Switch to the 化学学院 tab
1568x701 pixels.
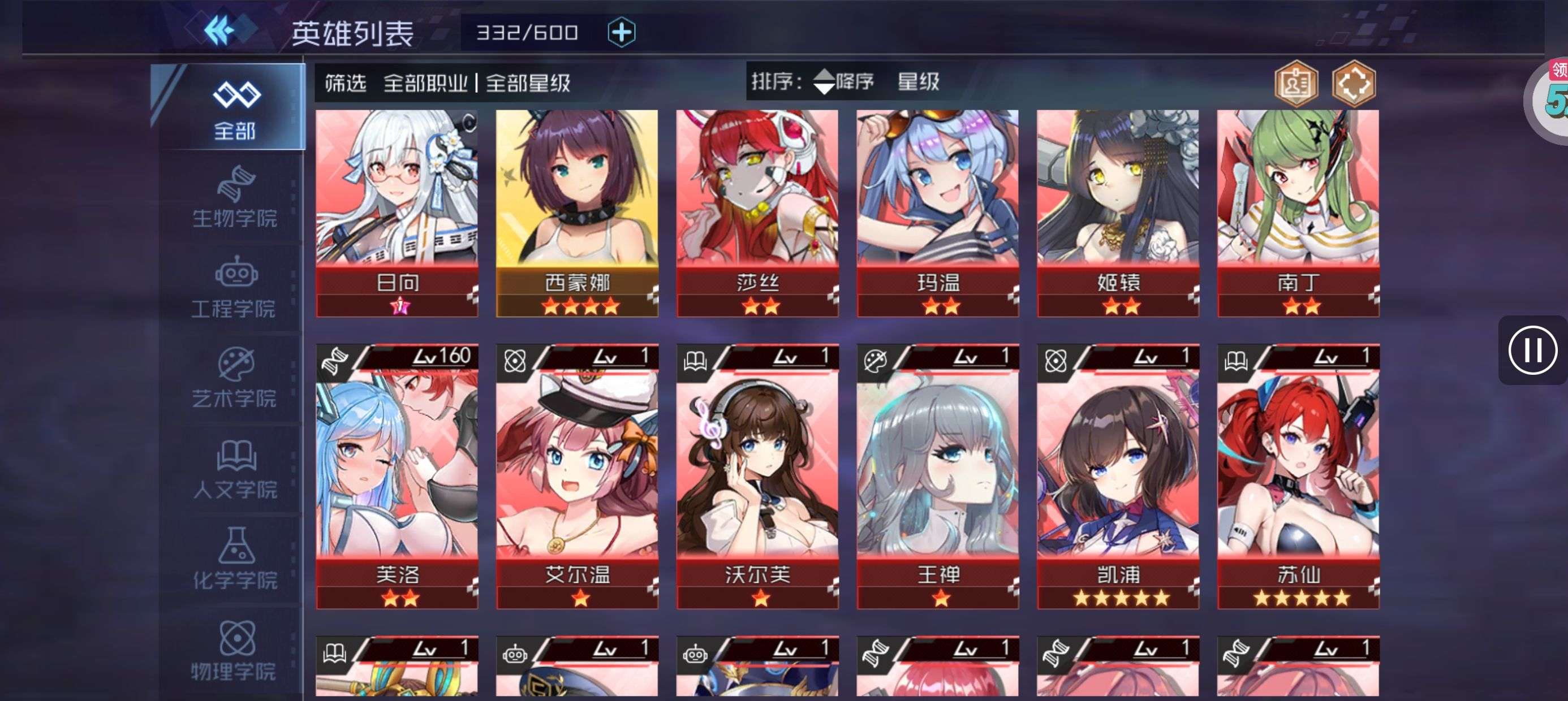pos(234,559)
